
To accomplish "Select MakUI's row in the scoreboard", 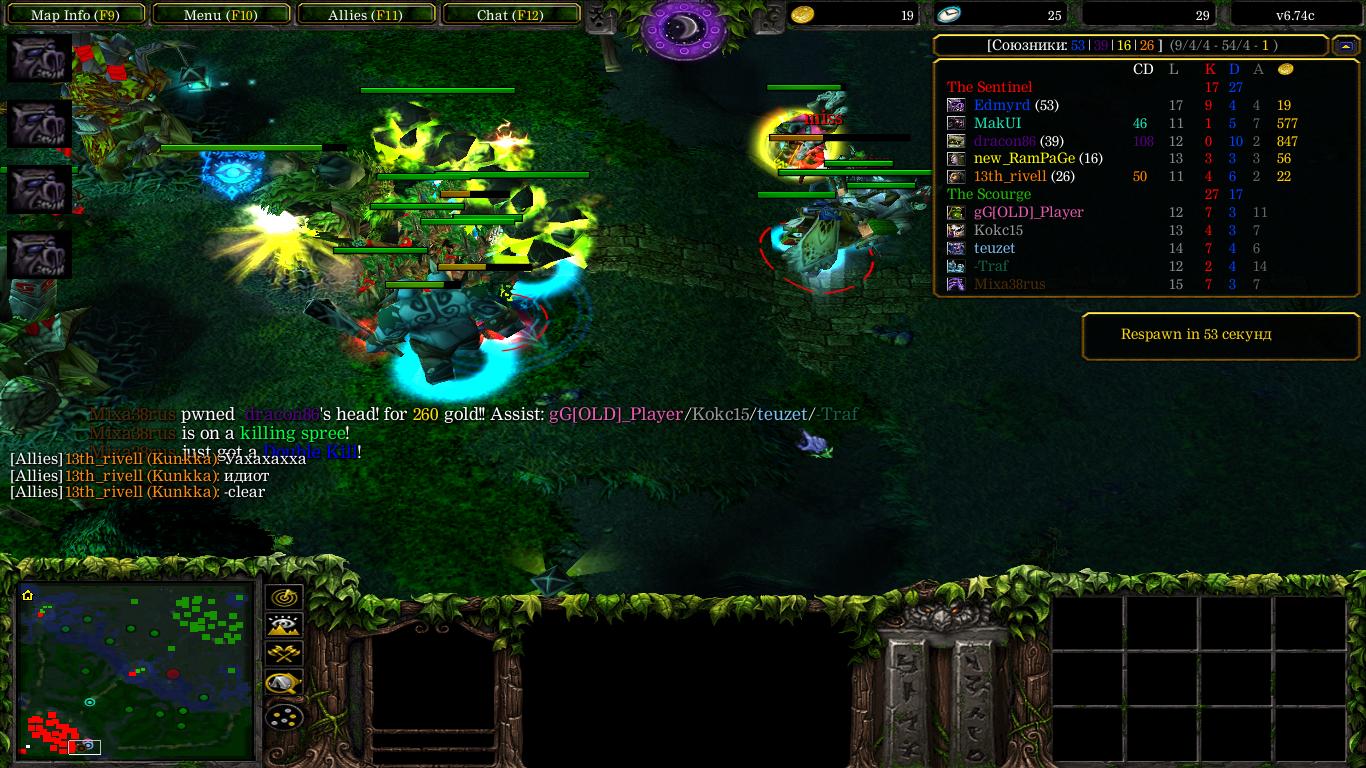I will [998, 123].
